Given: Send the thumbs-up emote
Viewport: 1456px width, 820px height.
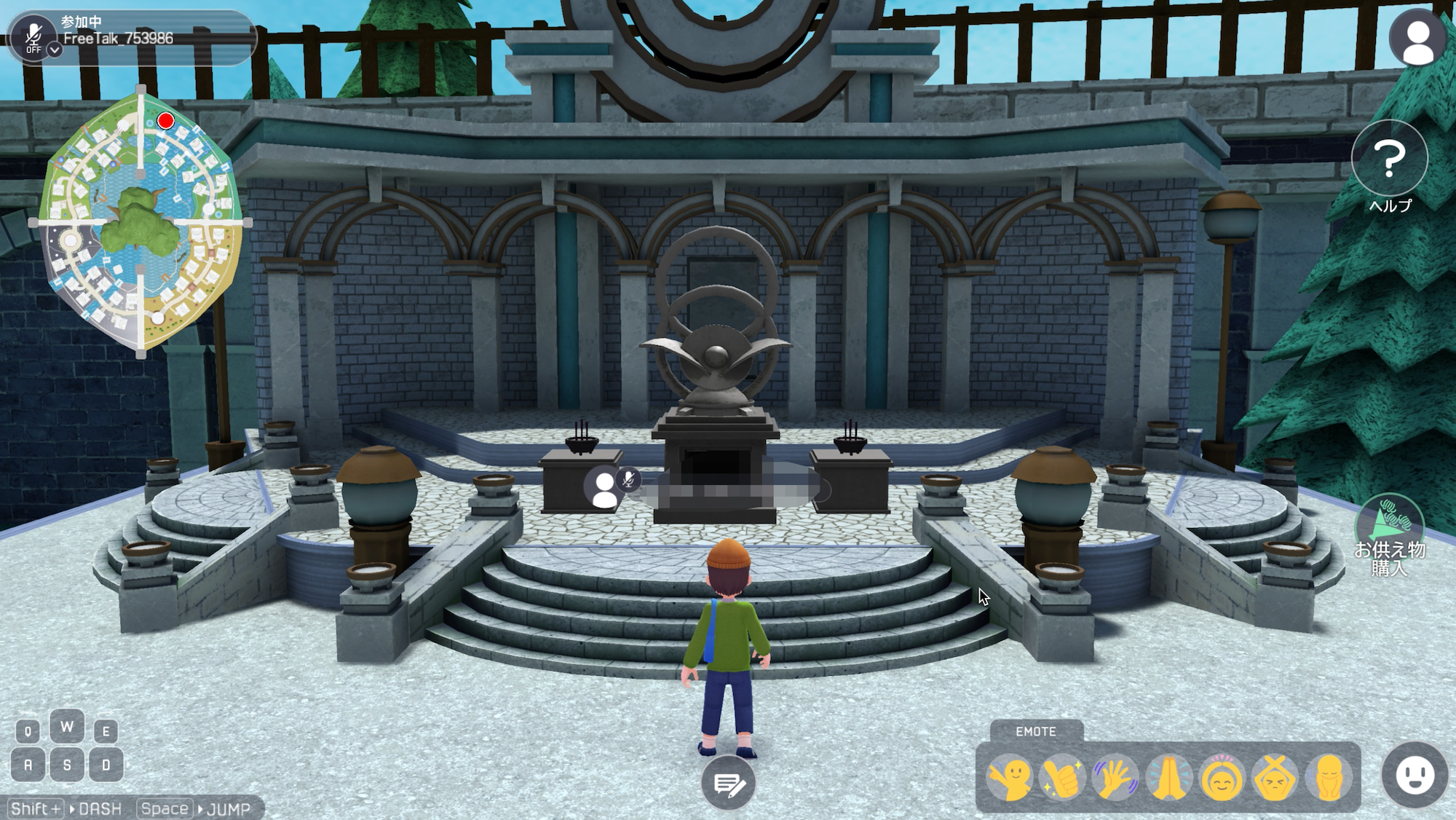Looking at the screenshot, I should coord(1062,778).
